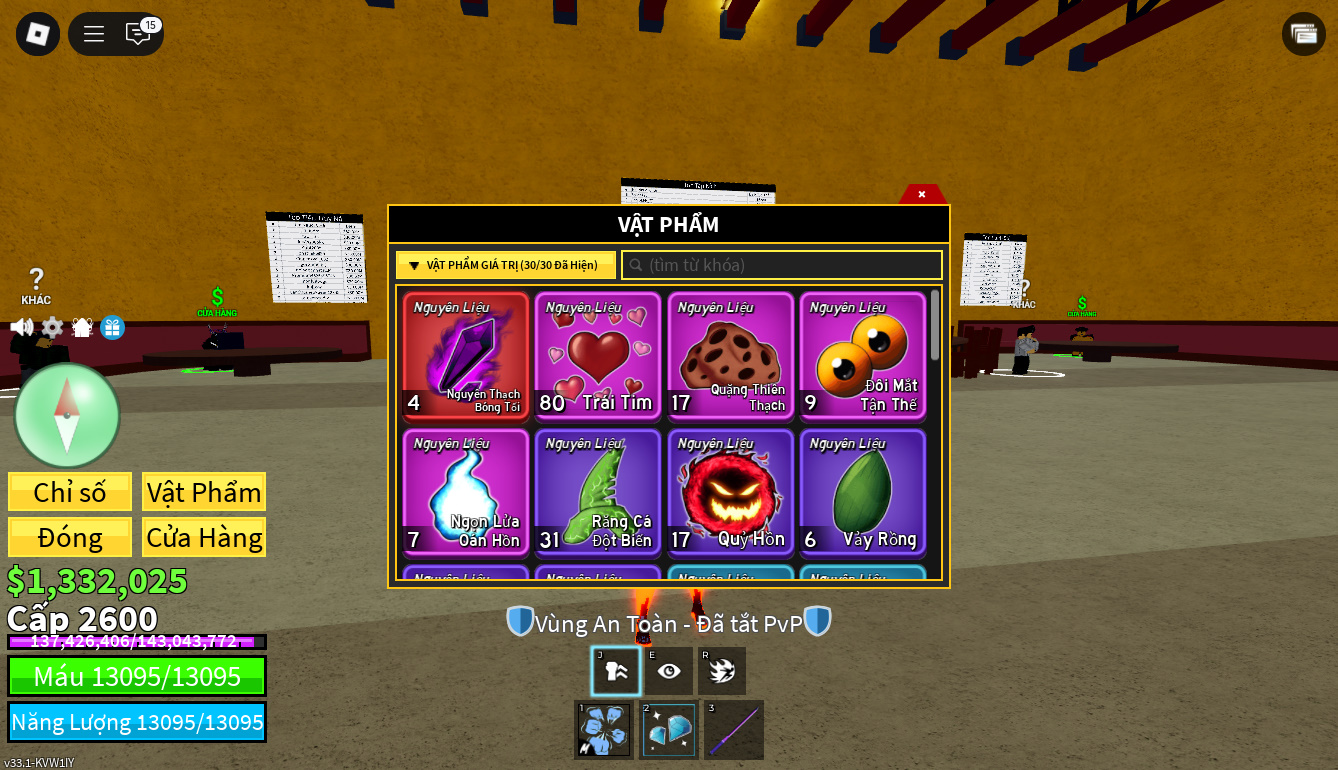Pick the Vảy Rồng dragon scale
1338x770 pixels.
point(862,492)
